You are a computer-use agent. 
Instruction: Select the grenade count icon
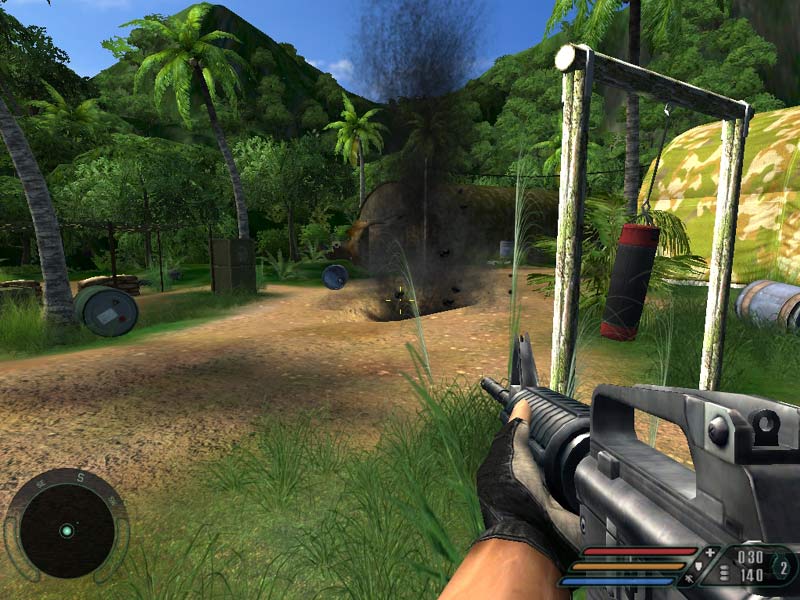[784, 567]
